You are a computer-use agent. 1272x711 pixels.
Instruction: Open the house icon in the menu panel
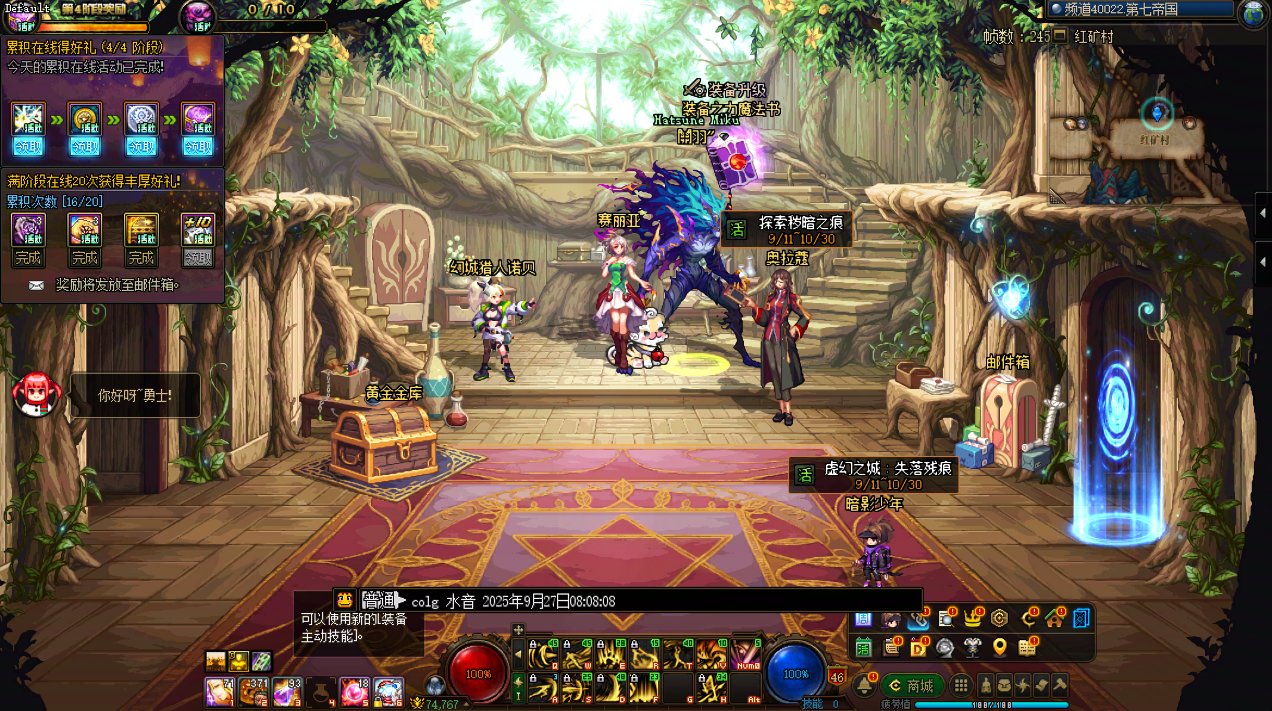[1054, 619]
